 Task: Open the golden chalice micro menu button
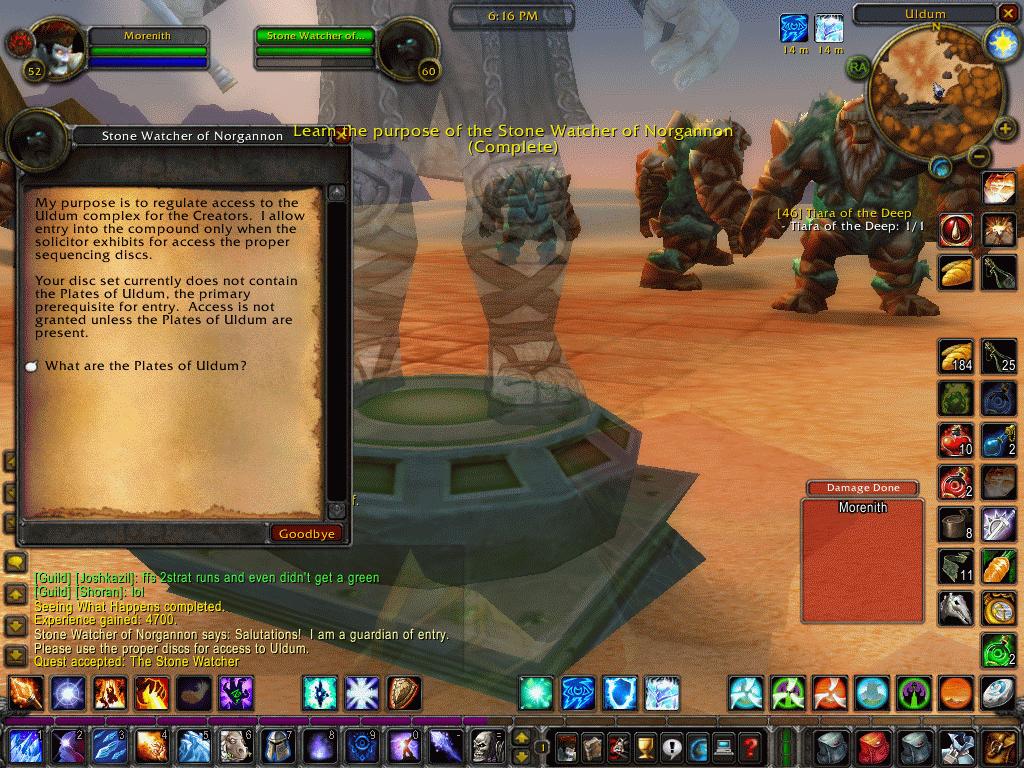(645, 746)
